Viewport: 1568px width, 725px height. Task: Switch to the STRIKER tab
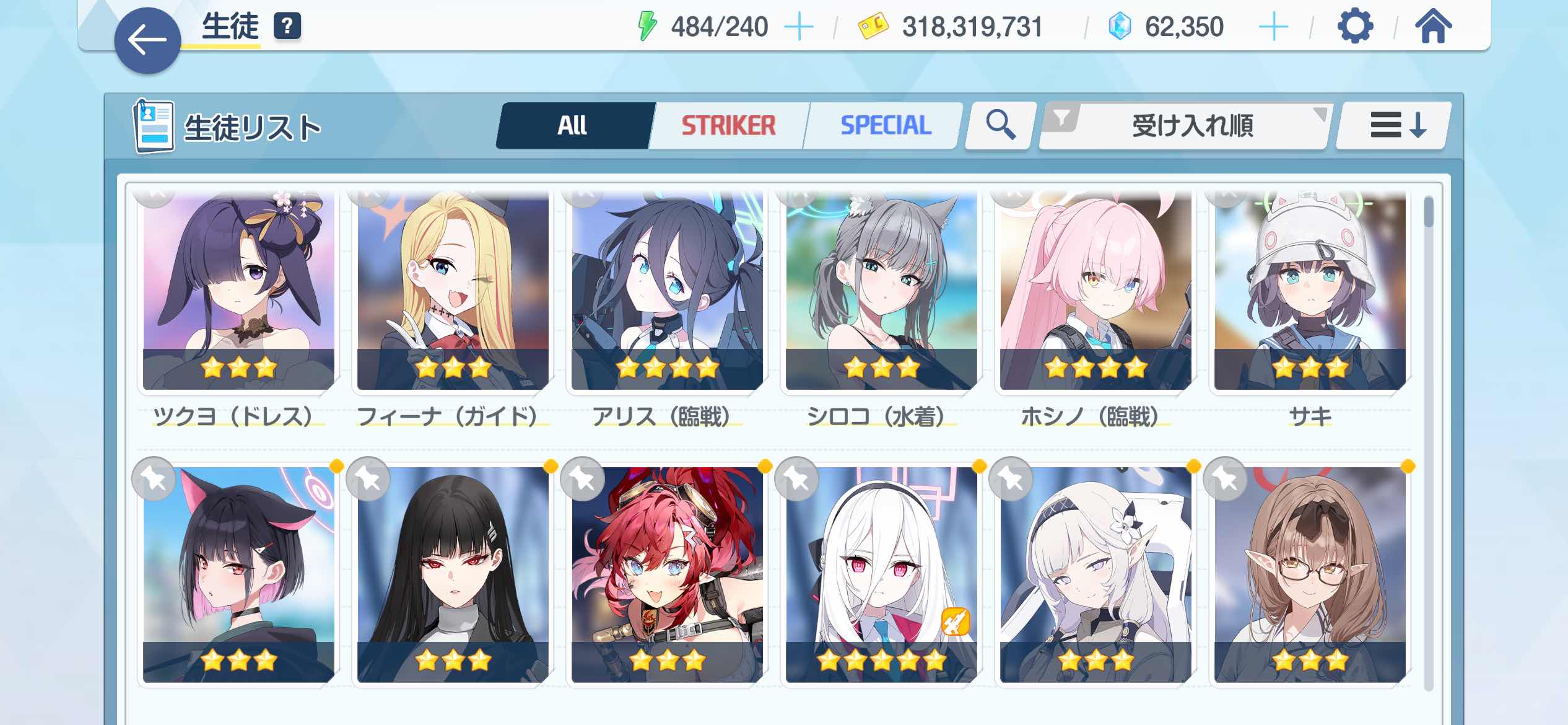(x=728, y=126)
